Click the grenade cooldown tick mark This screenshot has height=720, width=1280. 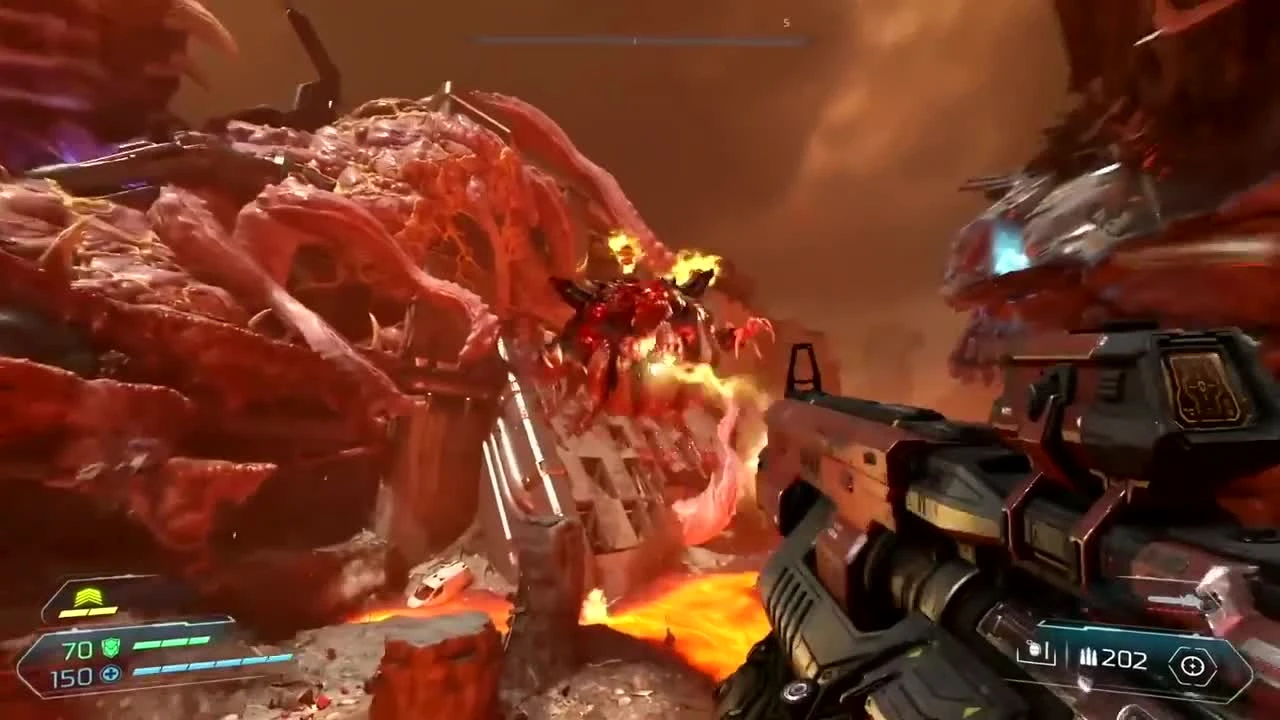coord(1047,651)
